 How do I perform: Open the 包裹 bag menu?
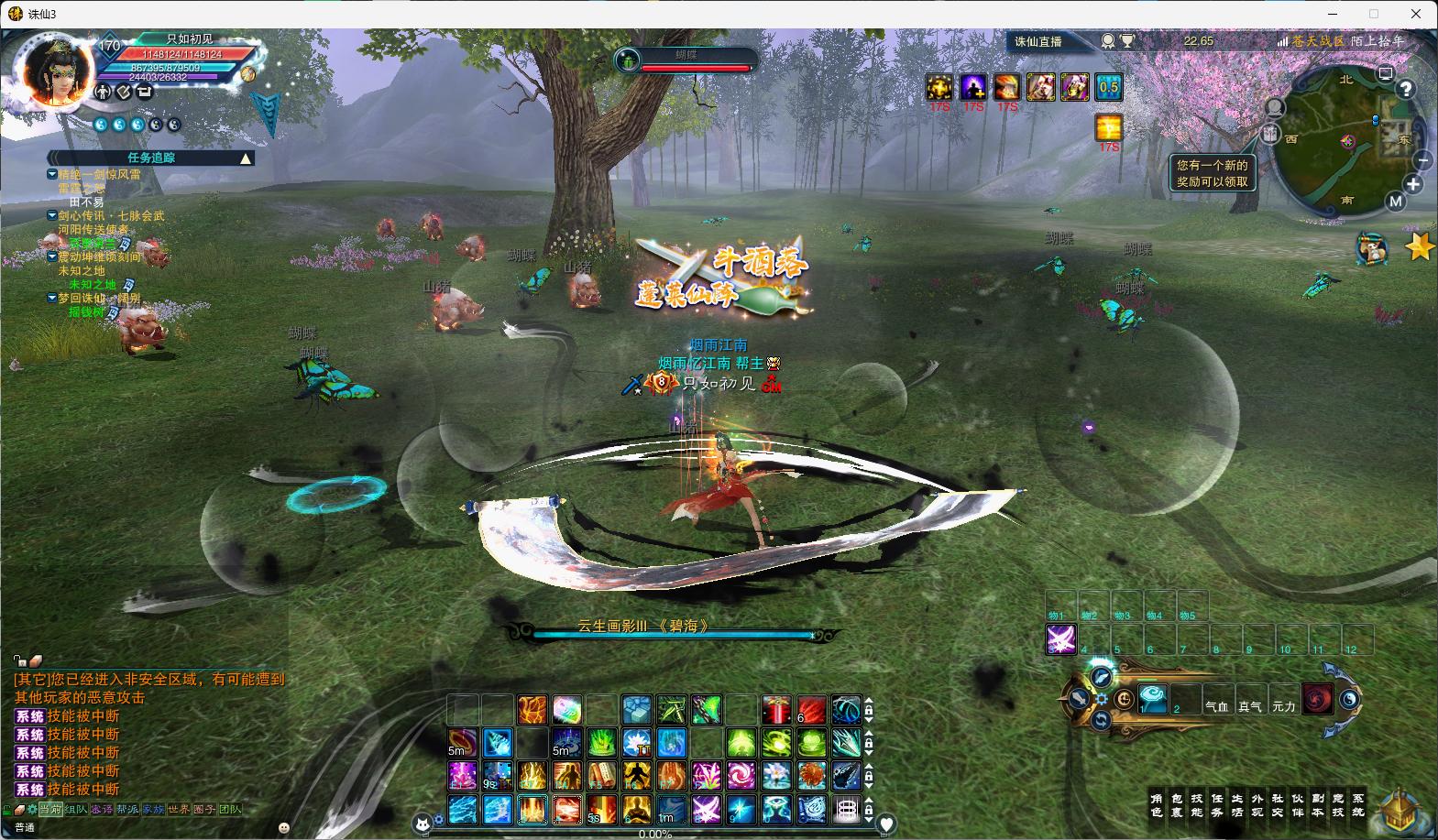point(1178,805)
